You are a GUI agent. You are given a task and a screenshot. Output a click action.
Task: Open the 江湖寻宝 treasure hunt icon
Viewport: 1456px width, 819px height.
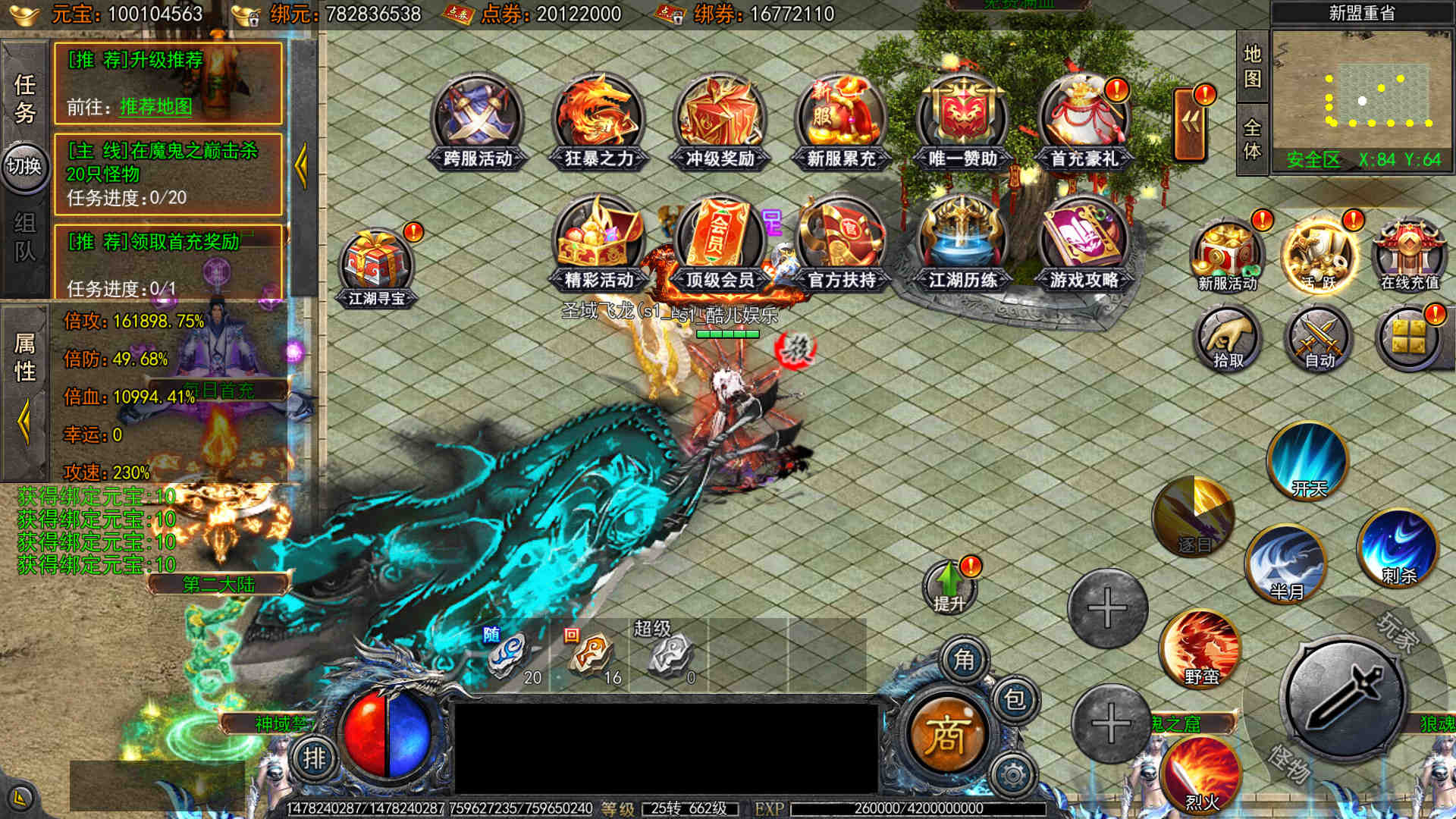click(376, 267)
